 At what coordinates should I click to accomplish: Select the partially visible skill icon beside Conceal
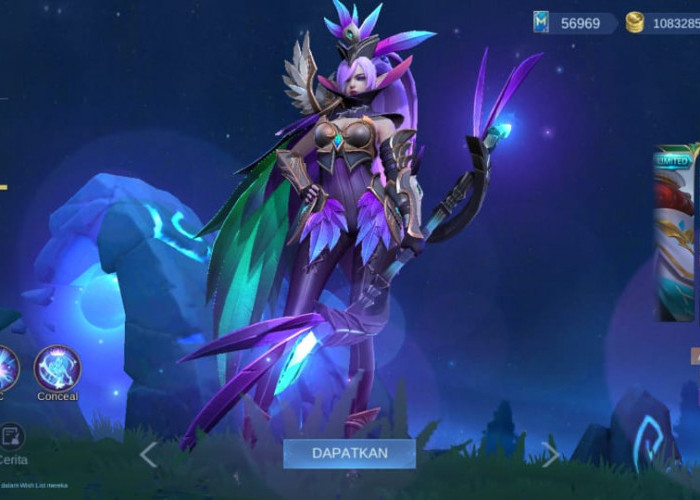click(6, 368)
